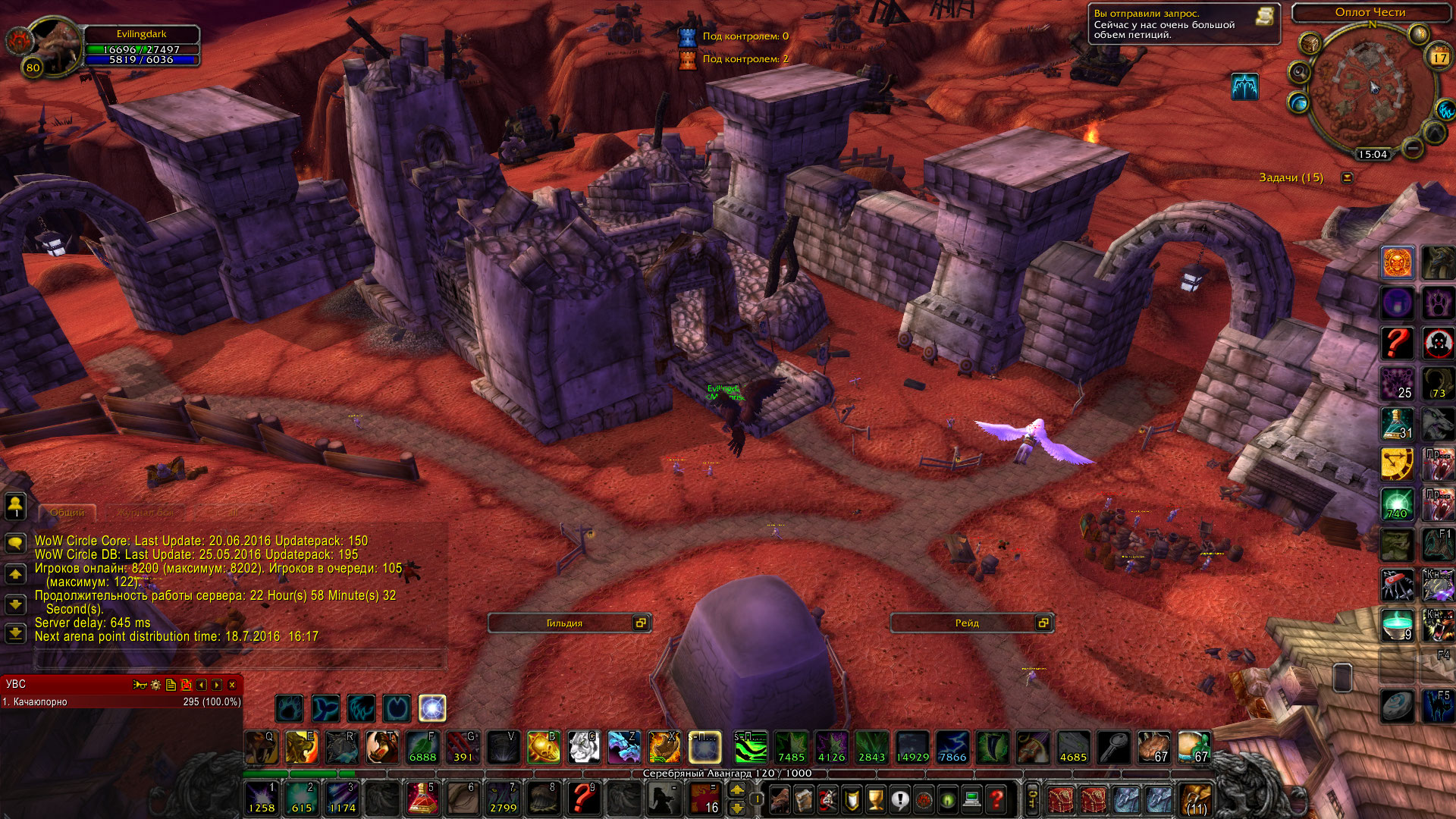Image resolution: width=1456 pixels, height=819 pixels.
Task: Switch to the Журнал боя chat tab
Action: pyautogui.click(x=145, y=513)
